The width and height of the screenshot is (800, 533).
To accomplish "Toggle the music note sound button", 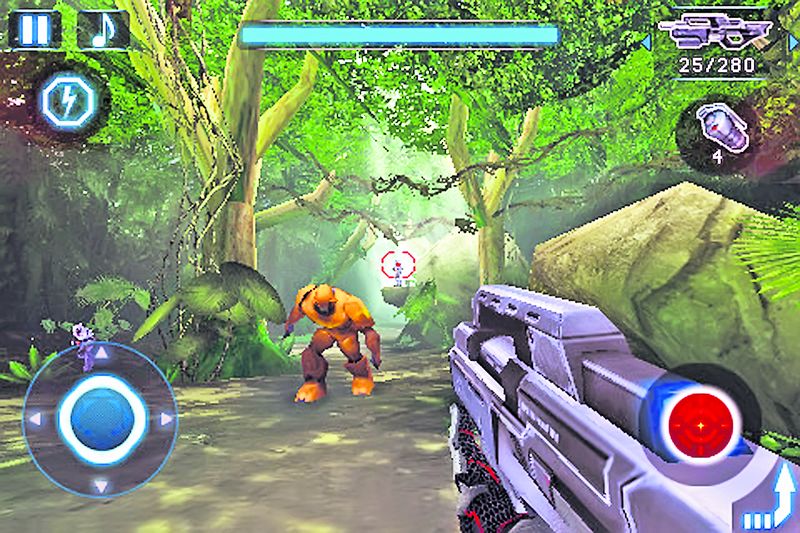I will click(x=102, y=28).
